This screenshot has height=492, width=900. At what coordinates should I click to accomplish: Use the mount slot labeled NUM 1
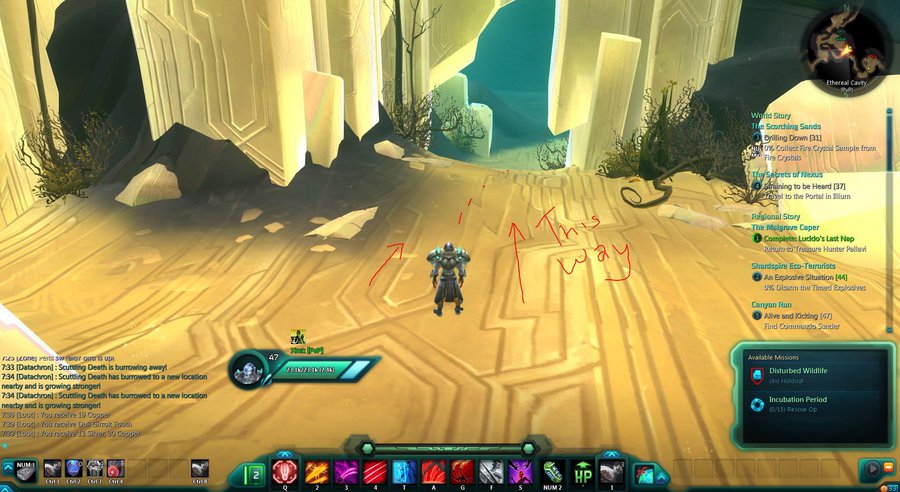tap(25, 468)
